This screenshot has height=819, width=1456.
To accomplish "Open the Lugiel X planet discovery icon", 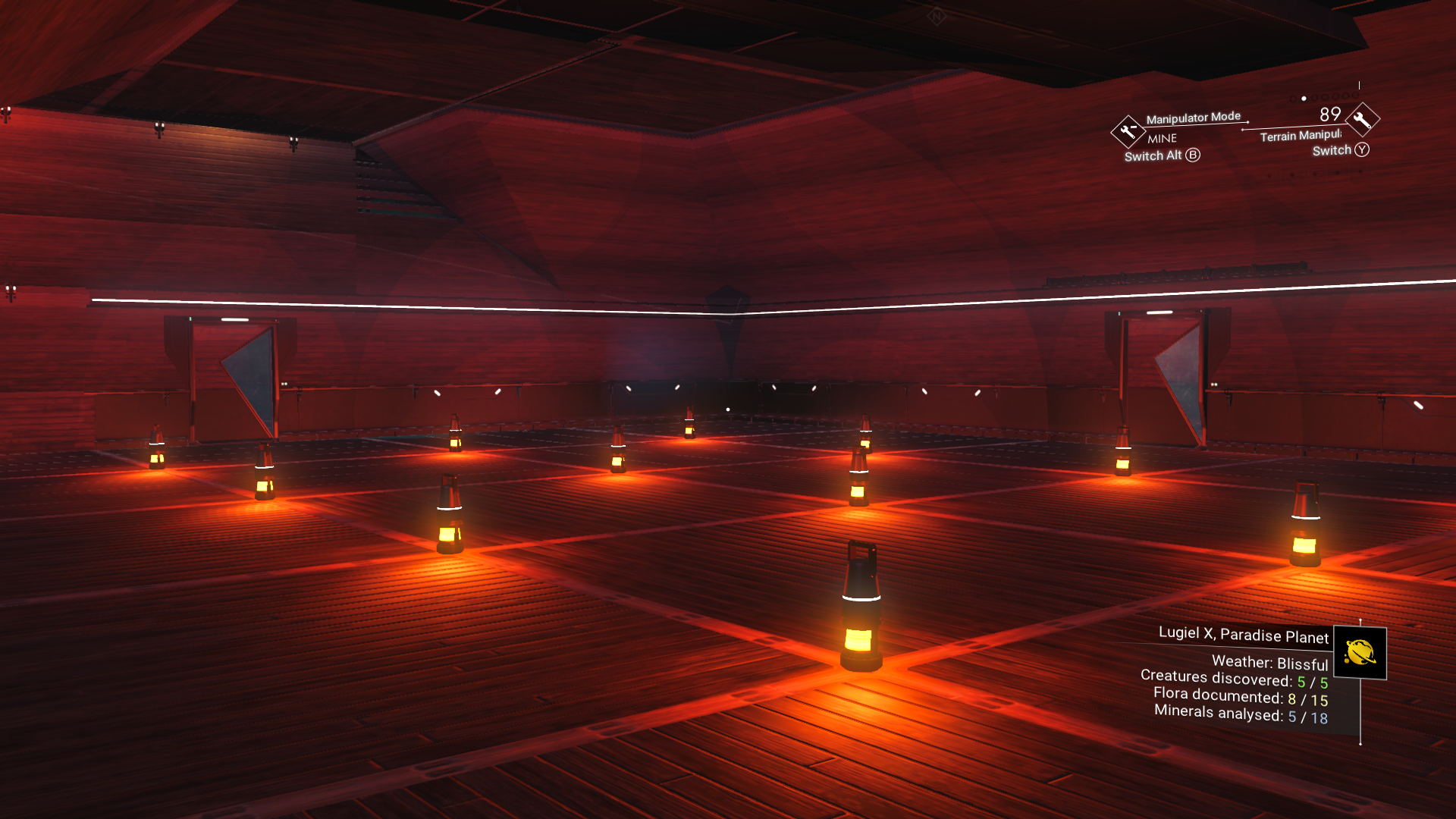I will point(1360,653).
